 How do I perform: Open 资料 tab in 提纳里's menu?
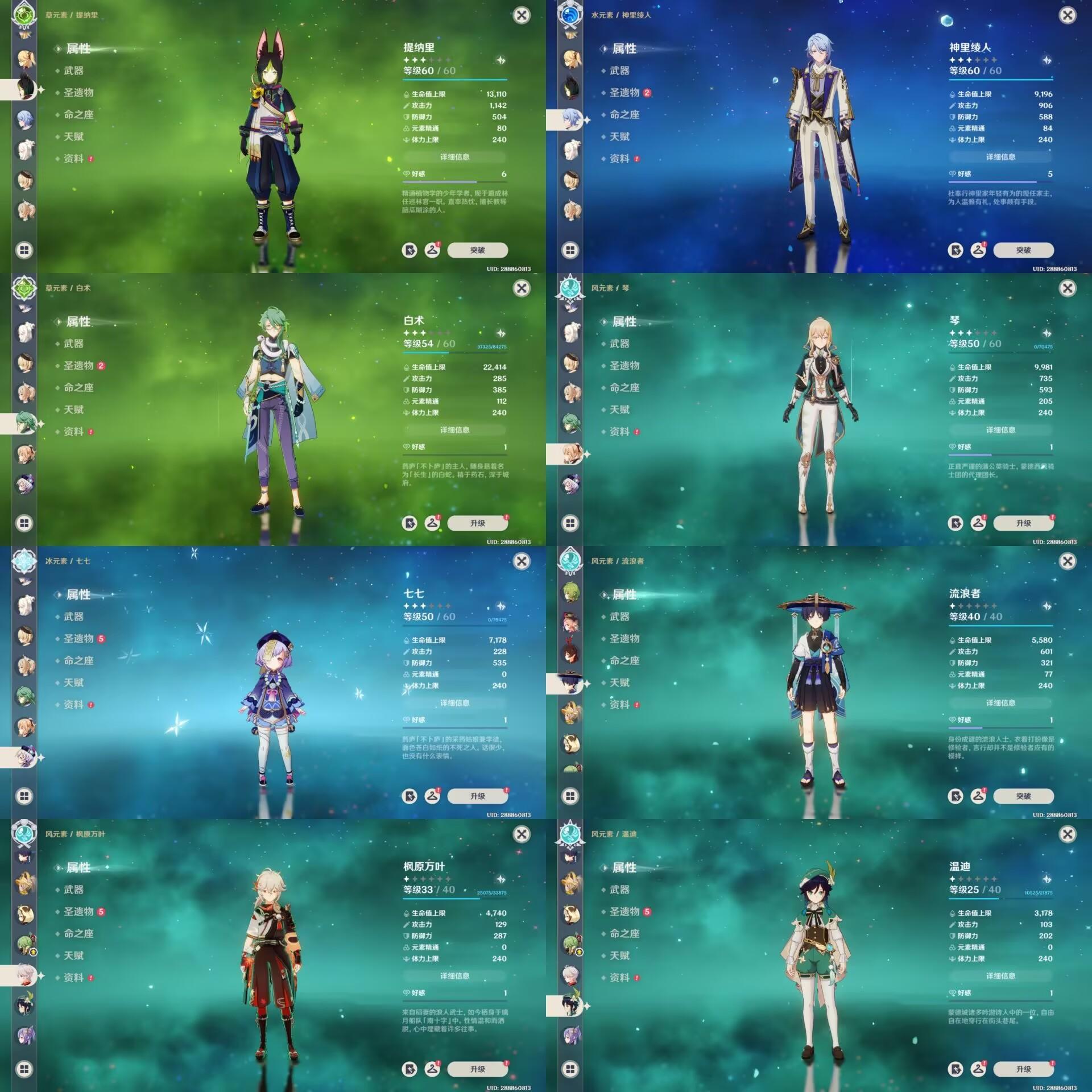(x=73, y=159)
